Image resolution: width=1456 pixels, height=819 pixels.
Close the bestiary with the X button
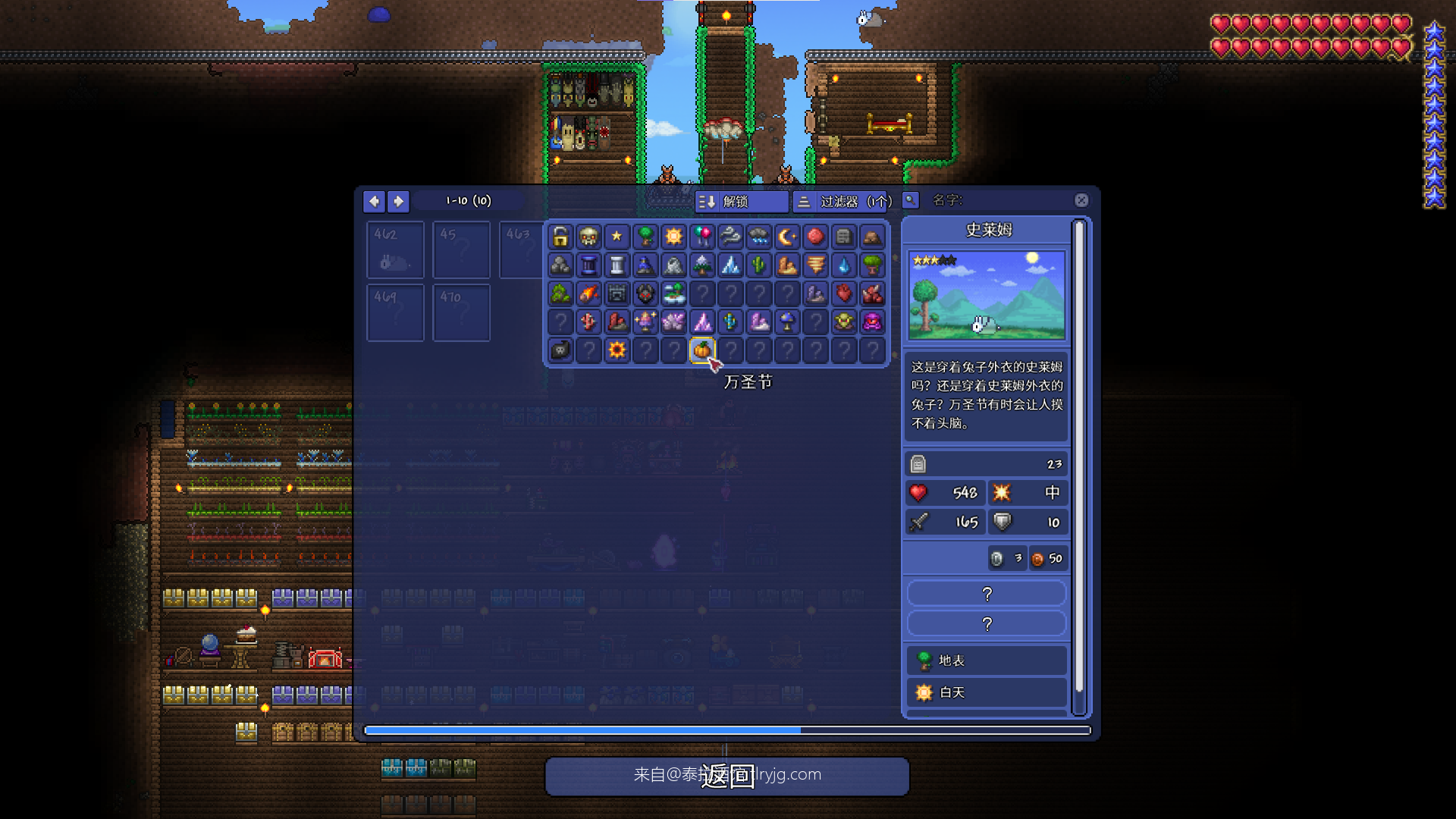click(x=1081, y=200)
